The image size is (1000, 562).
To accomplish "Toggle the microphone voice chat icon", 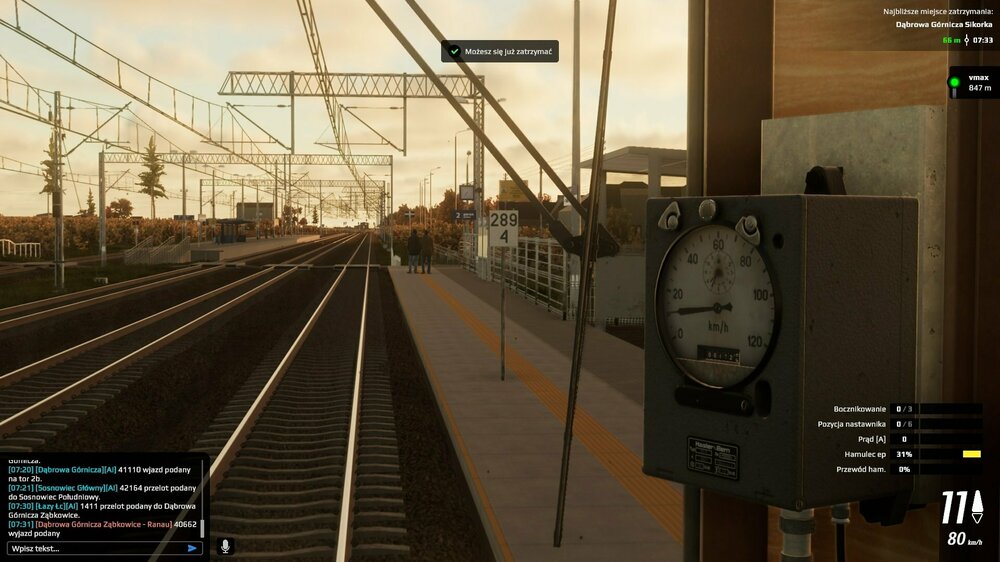I will coord(225,546).
